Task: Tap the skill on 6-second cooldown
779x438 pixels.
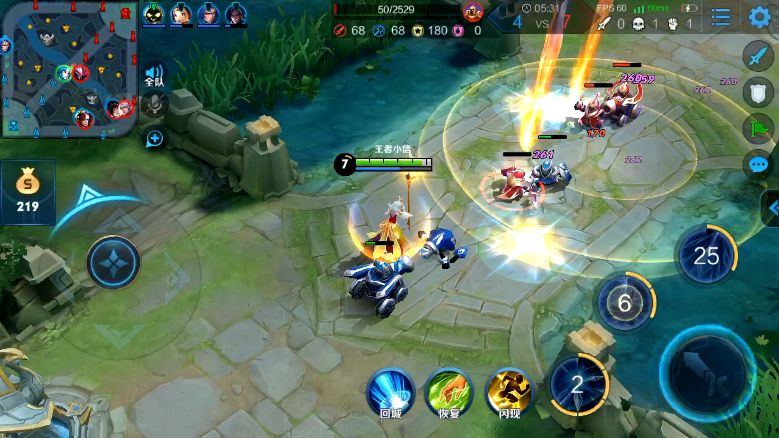Action: (625, 303)
